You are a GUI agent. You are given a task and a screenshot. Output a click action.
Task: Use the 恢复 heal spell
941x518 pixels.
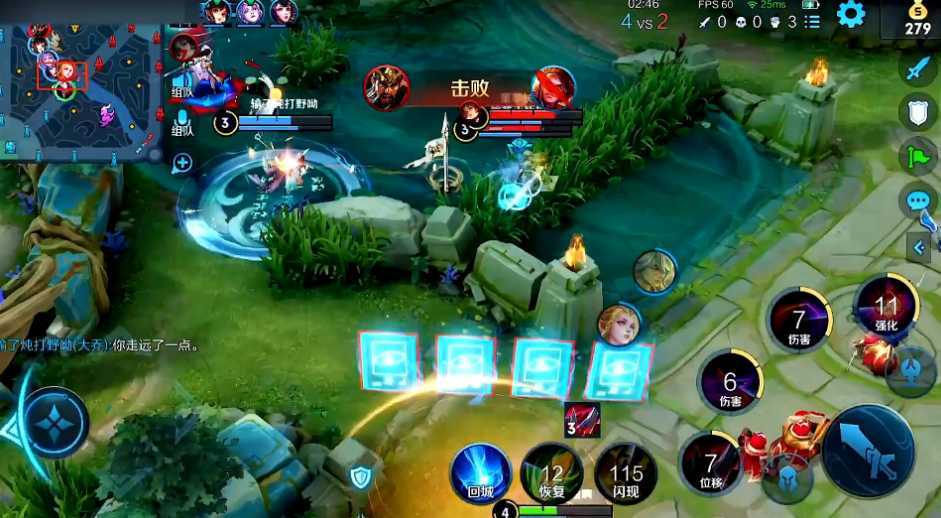pyautogui.click(x=552, y=472)
